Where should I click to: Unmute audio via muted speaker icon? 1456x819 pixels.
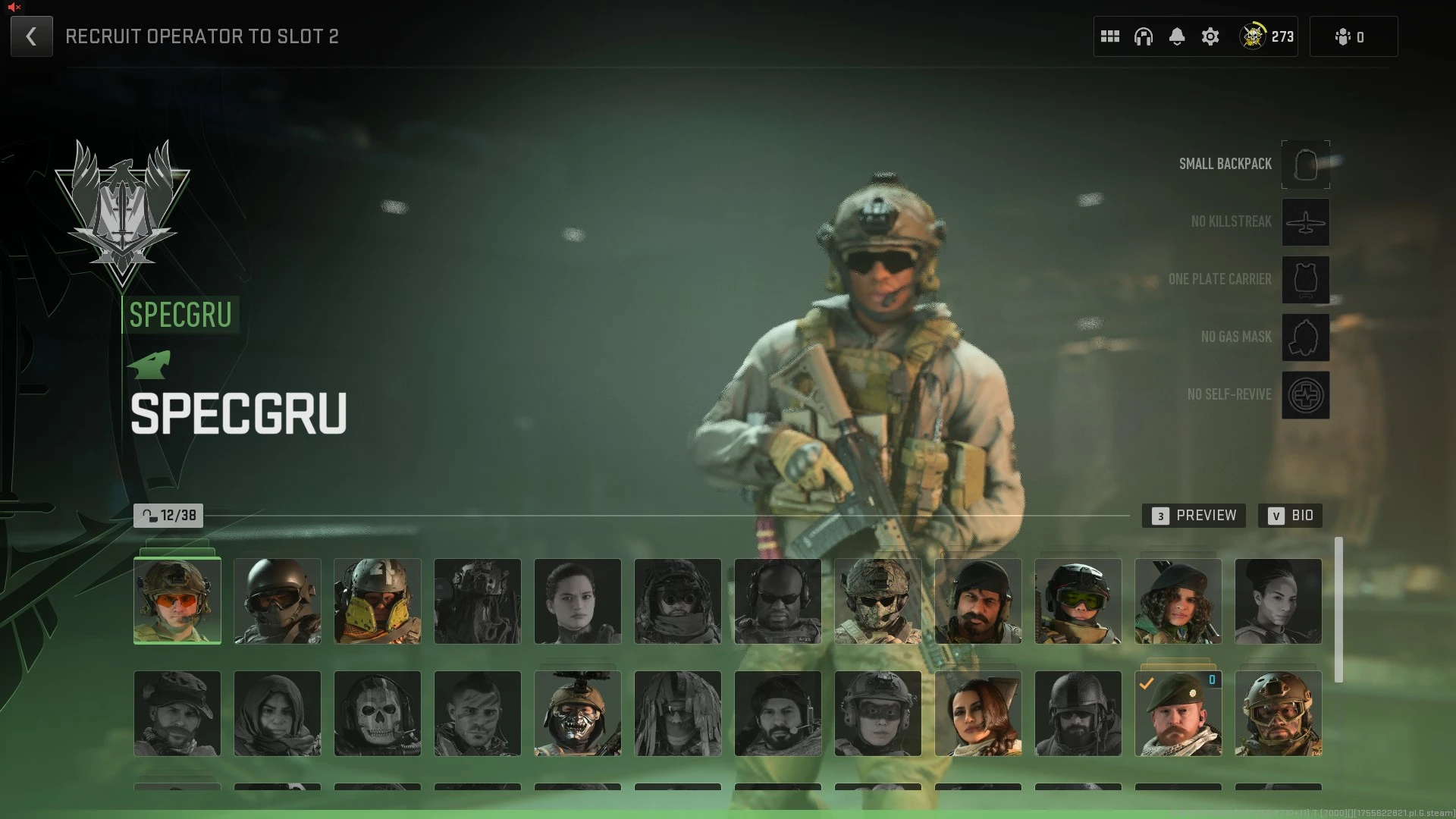14,8
